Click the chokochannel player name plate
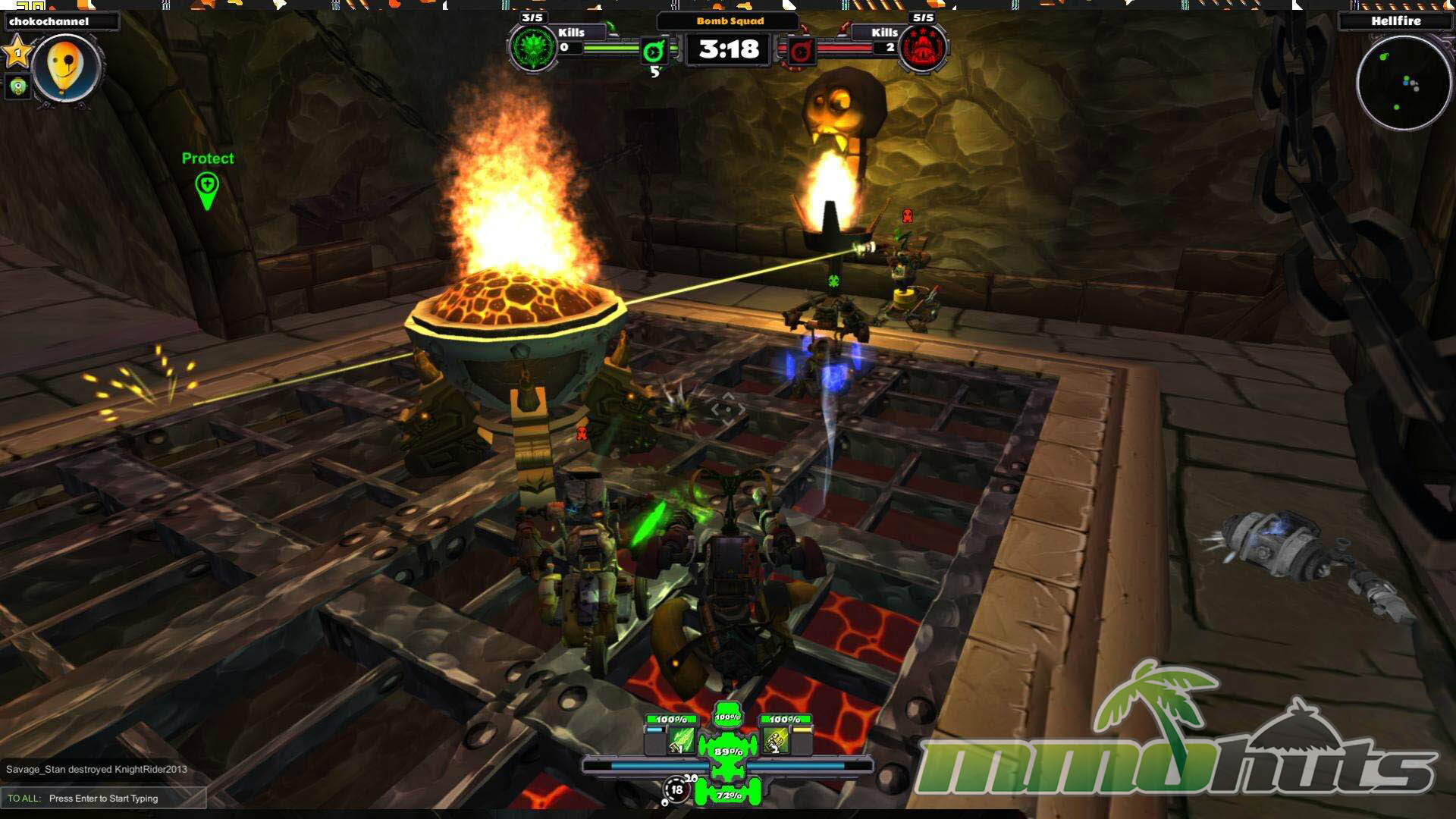1456x819 pixels. click(x=61, y=21)
